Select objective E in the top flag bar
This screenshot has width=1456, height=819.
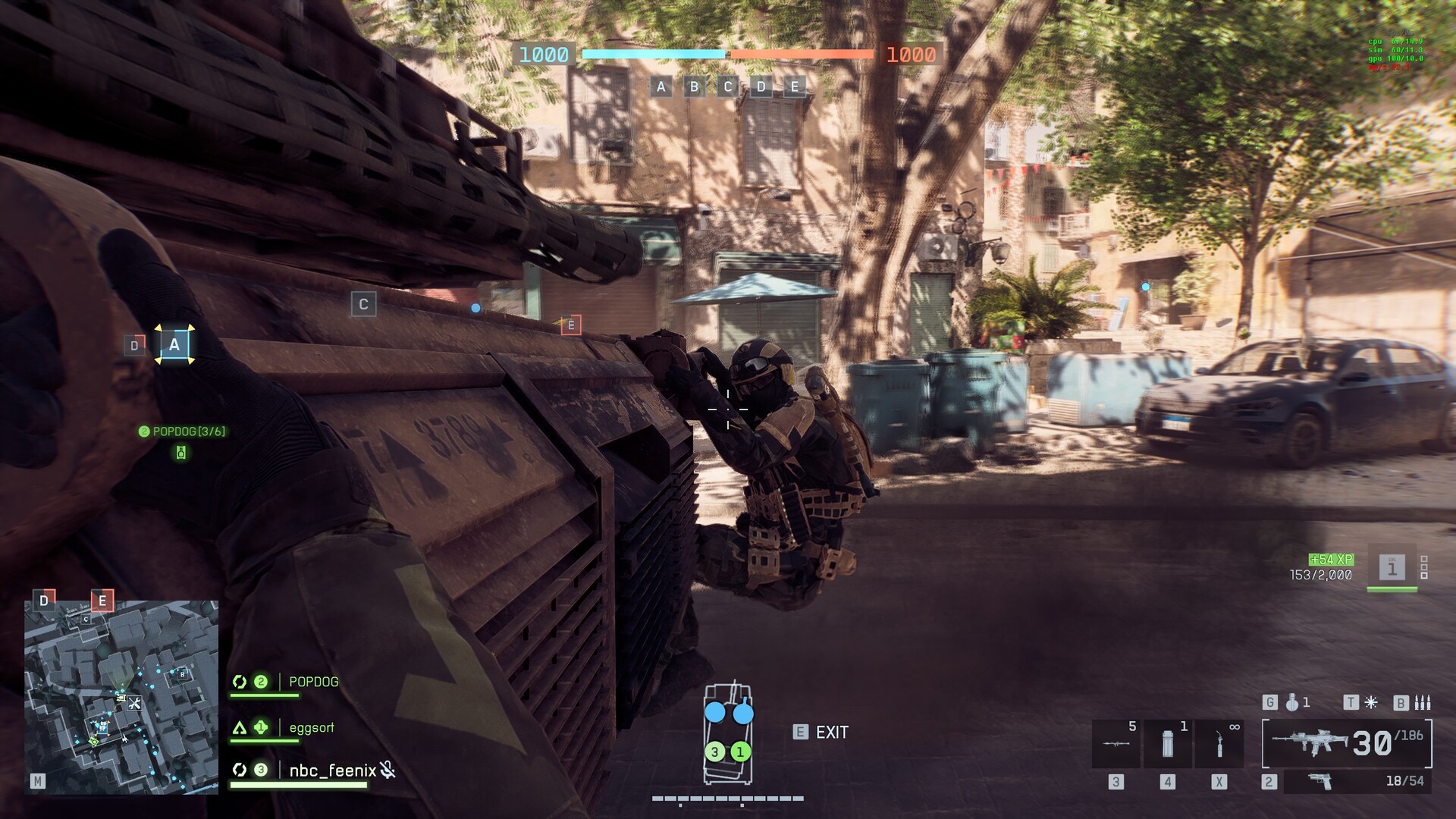click(795, 86)
